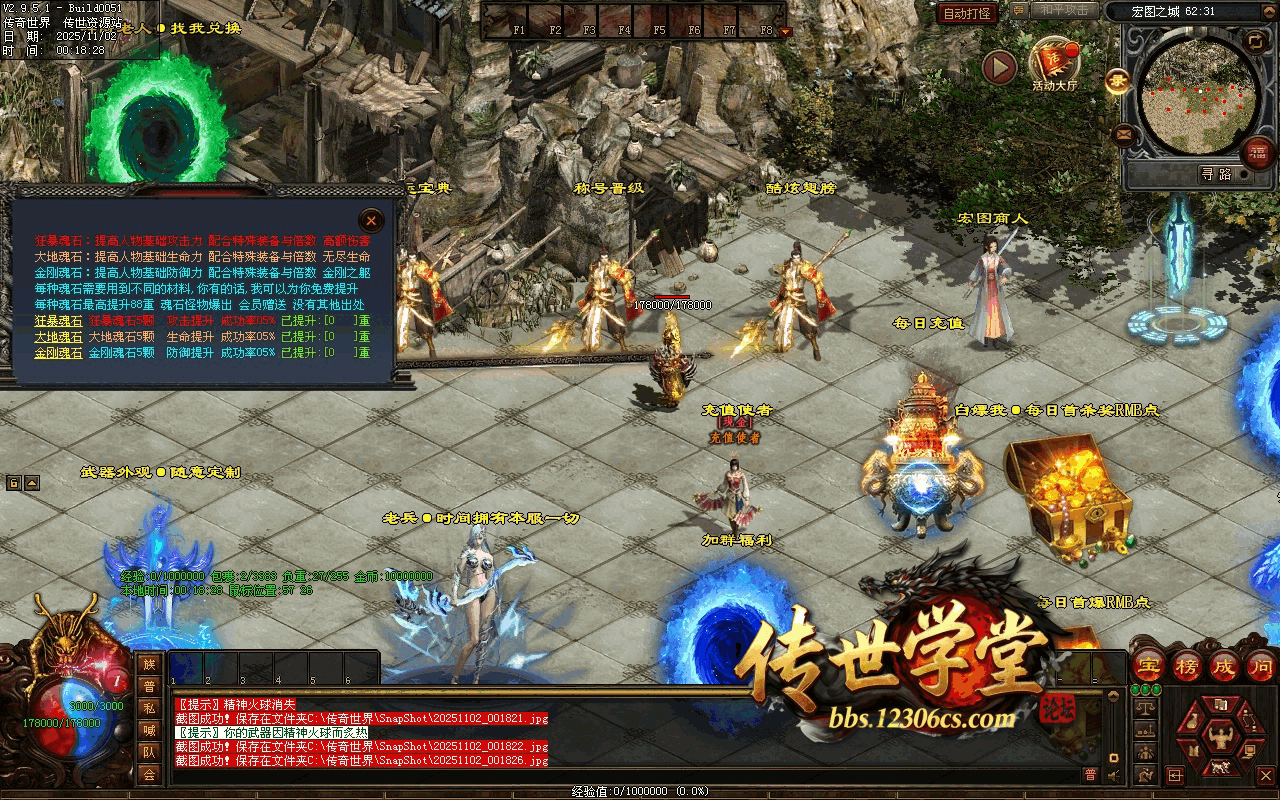
Task: Show the 榜 rankings round button
Action: click(1188, 665)
